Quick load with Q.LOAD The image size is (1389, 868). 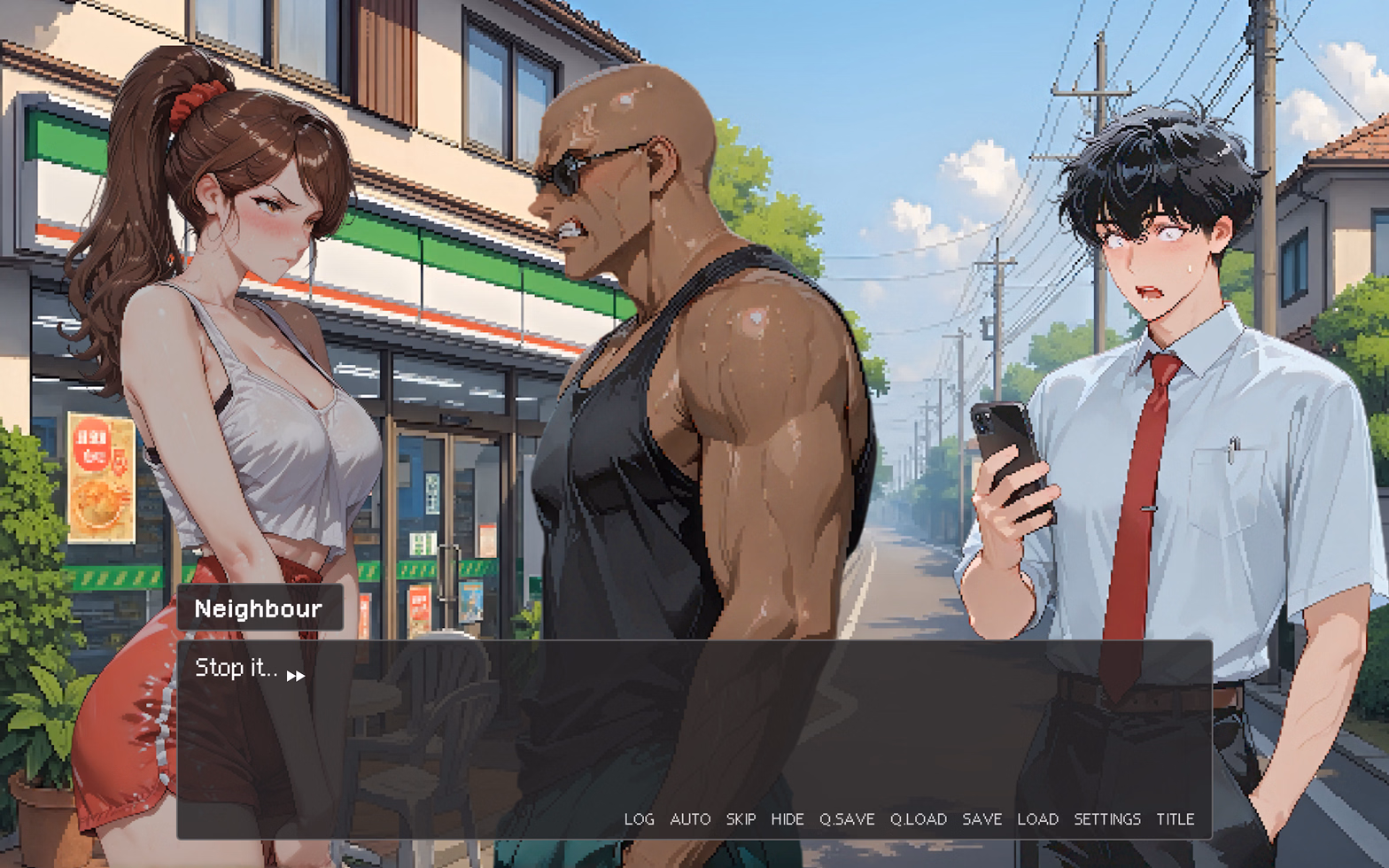918,819
